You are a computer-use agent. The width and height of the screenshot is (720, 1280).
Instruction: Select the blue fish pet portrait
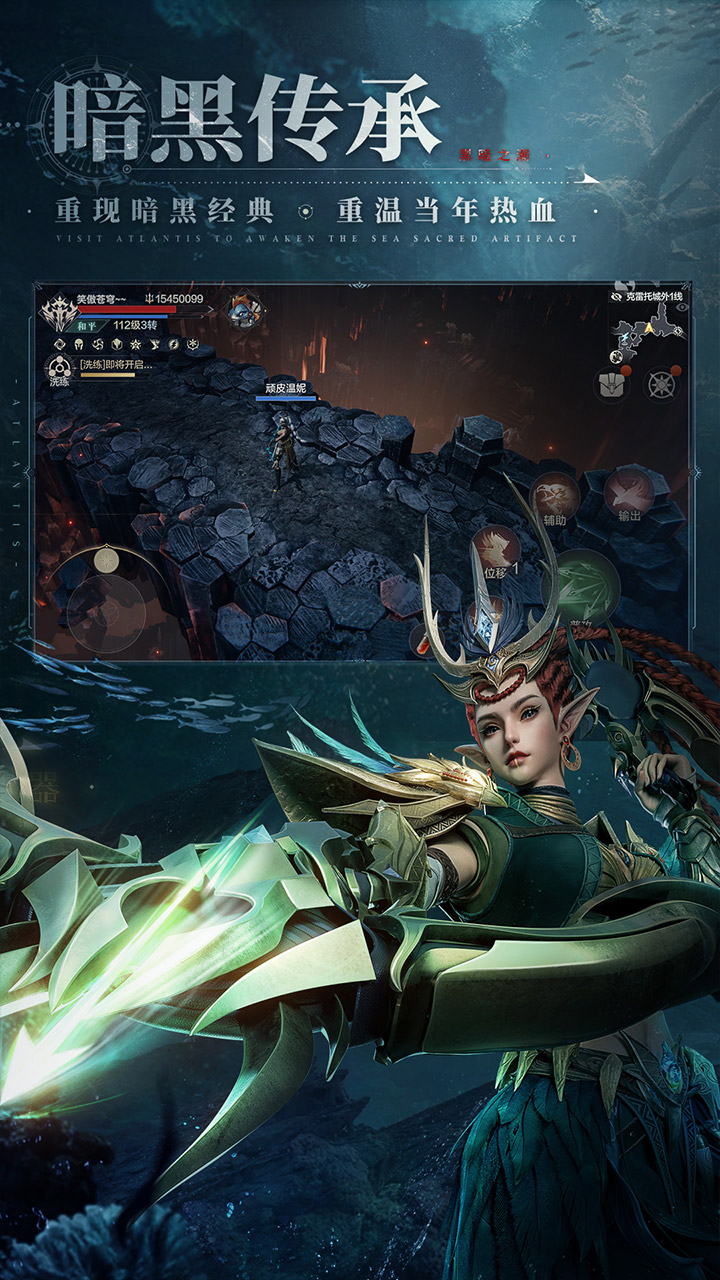click(241, 310)
